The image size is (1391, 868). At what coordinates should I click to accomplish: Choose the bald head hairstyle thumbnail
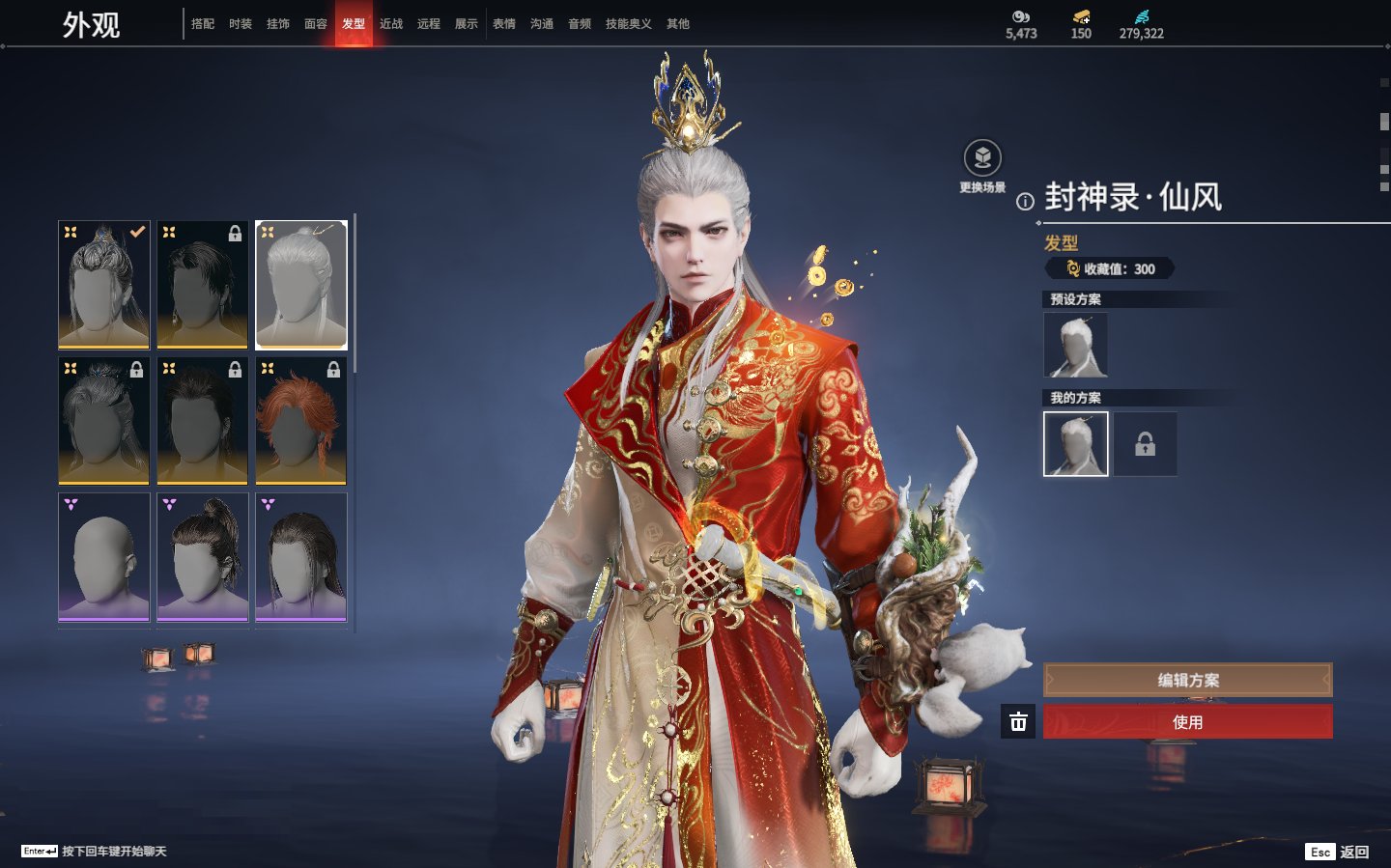[x=104, y=557]
